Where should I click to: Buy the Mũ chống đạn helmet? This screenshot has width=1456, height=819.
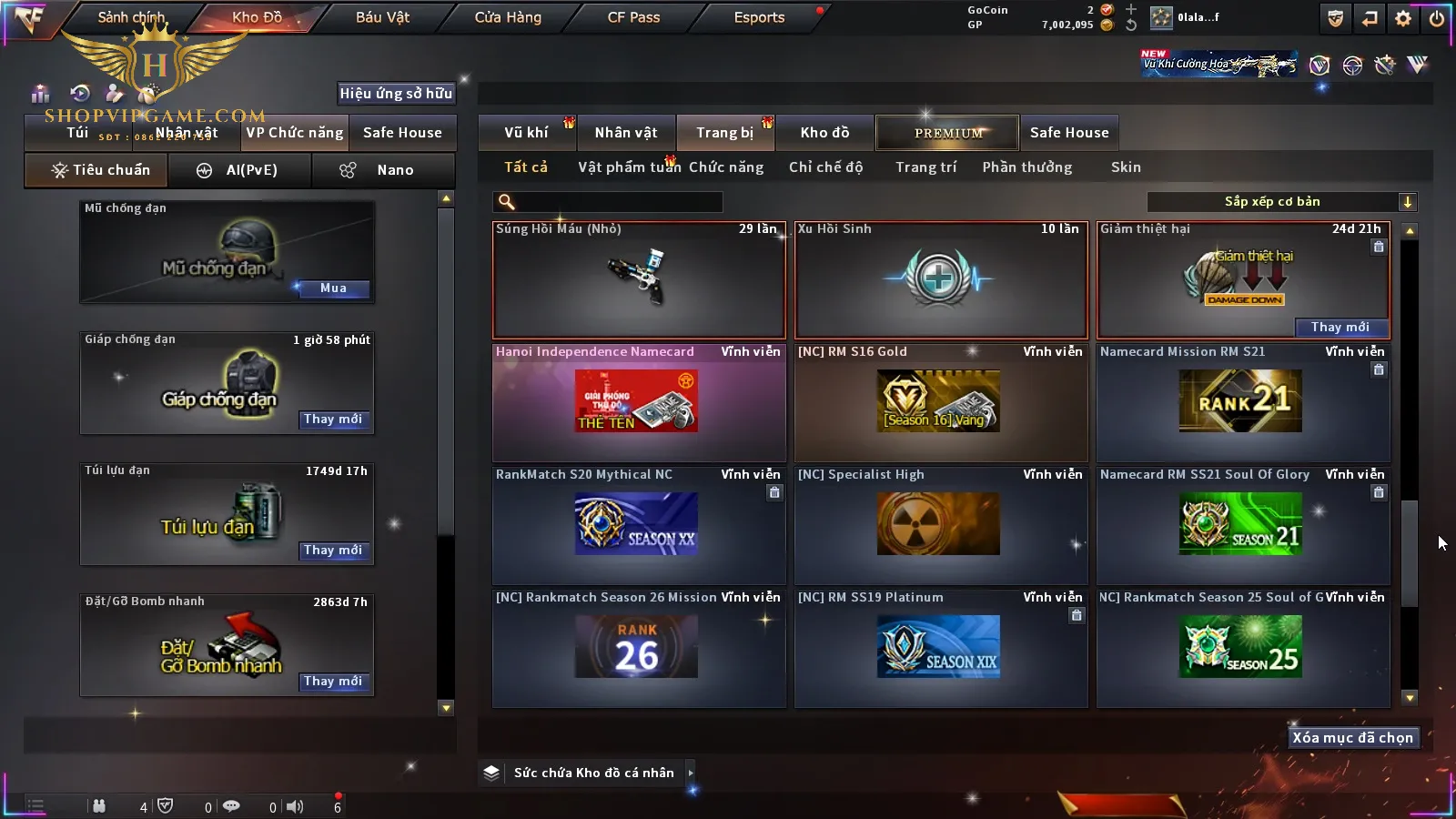click(x=333, y=288)
